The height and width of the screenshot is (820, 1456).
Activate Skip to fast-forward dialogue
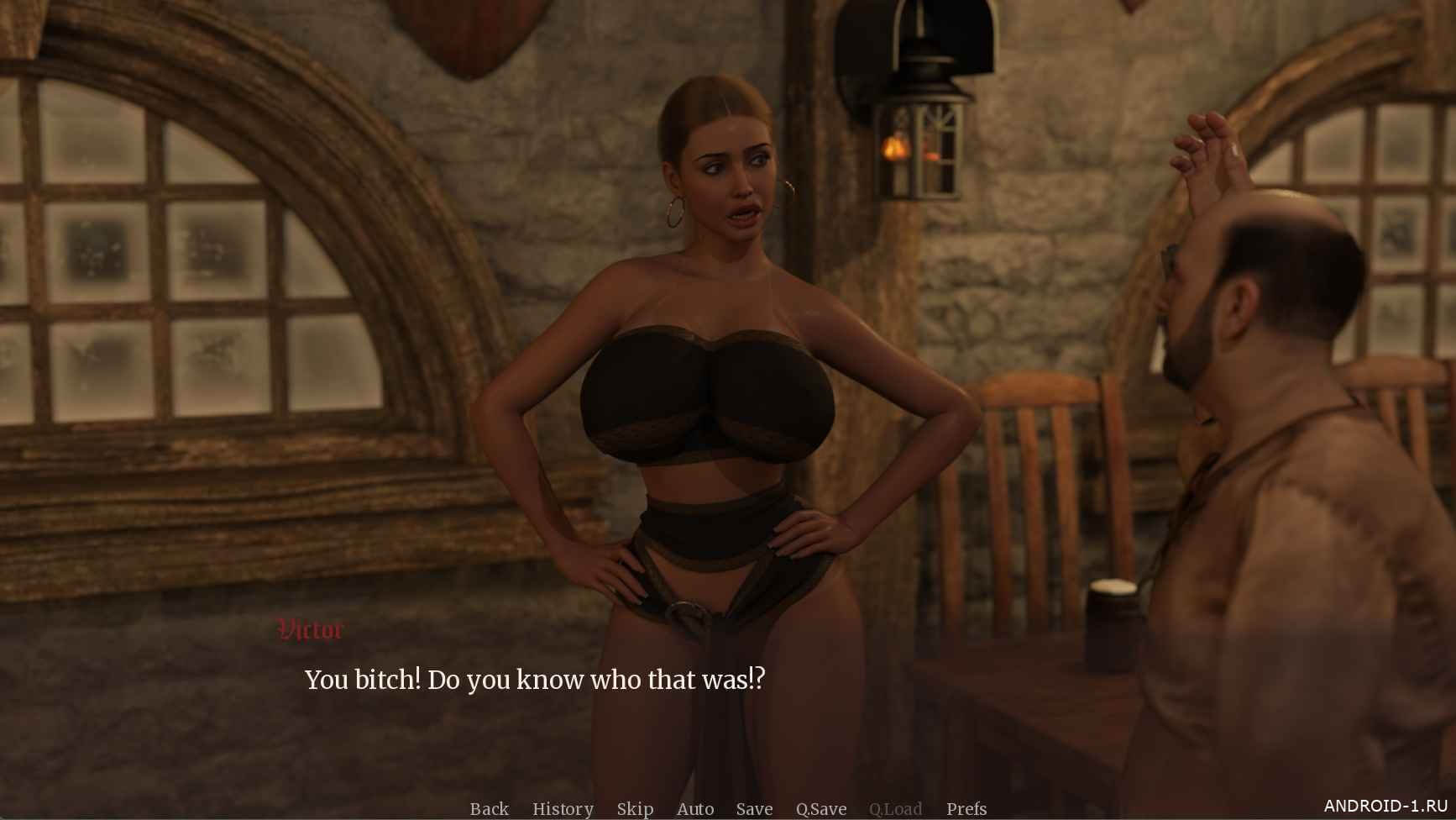(x=635, y=808)
